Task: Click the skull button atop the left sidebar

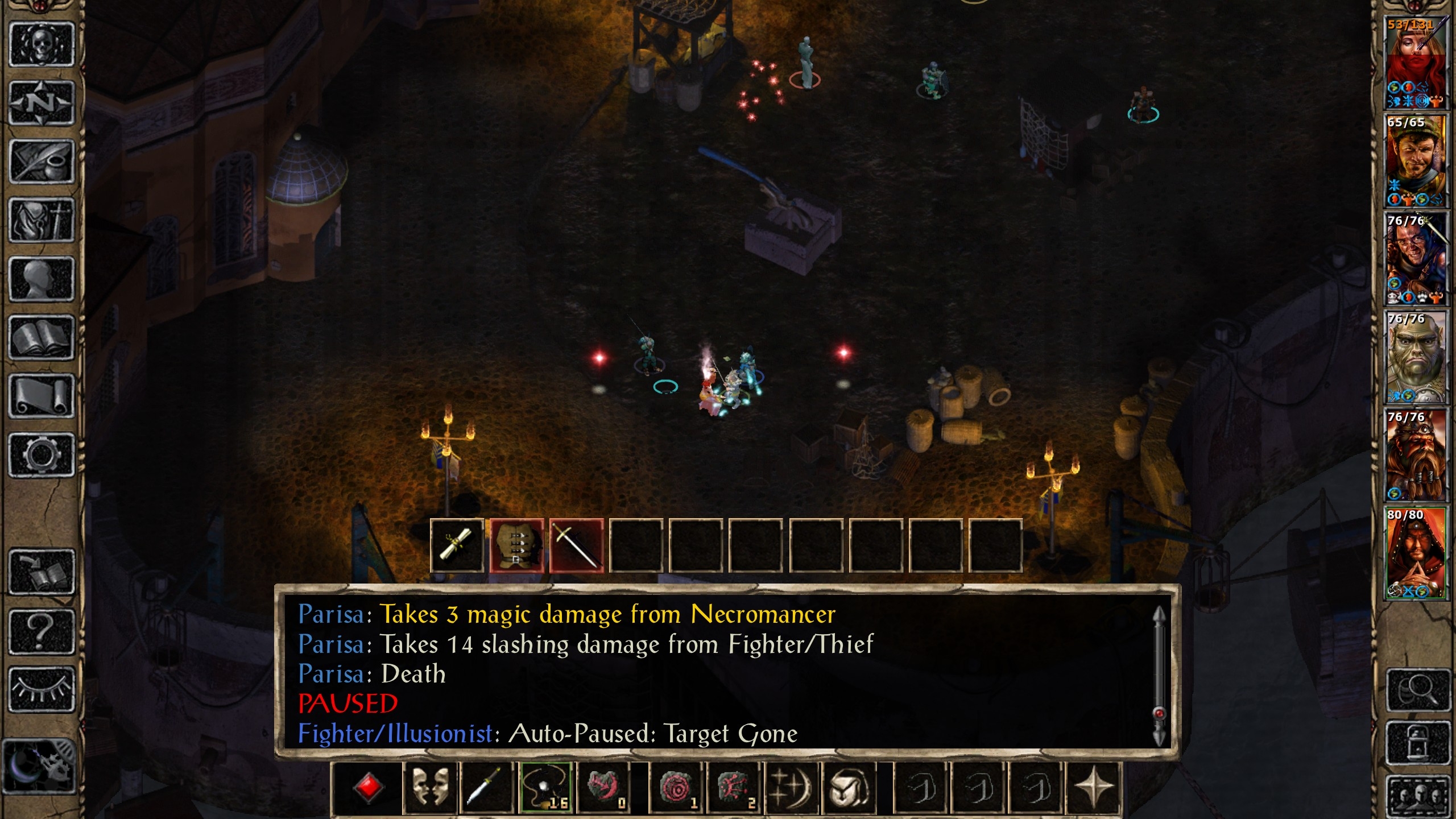Action: point(41,44)
